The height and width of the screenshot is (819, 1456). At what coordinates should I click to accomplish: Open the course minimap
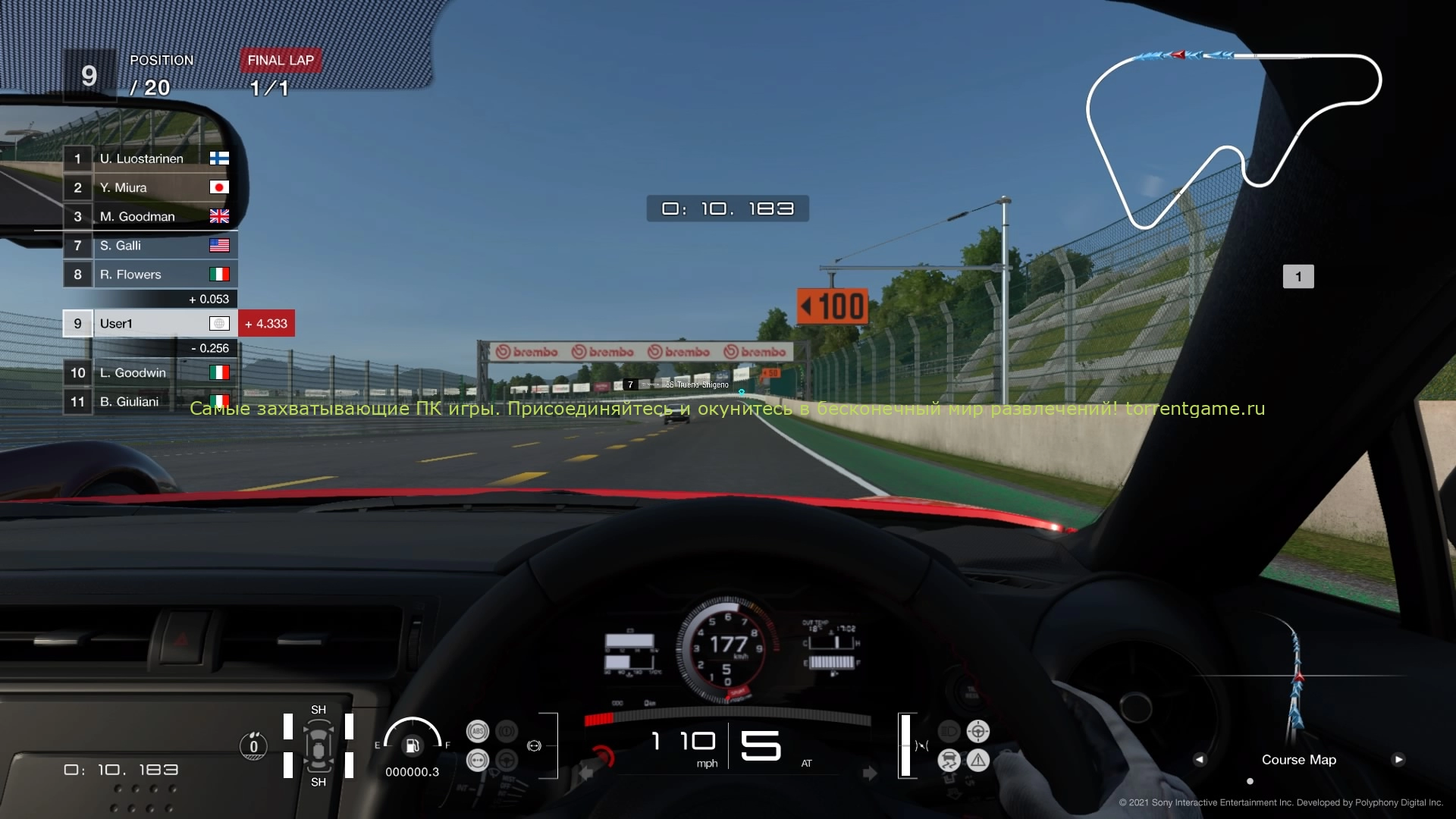1232,140
